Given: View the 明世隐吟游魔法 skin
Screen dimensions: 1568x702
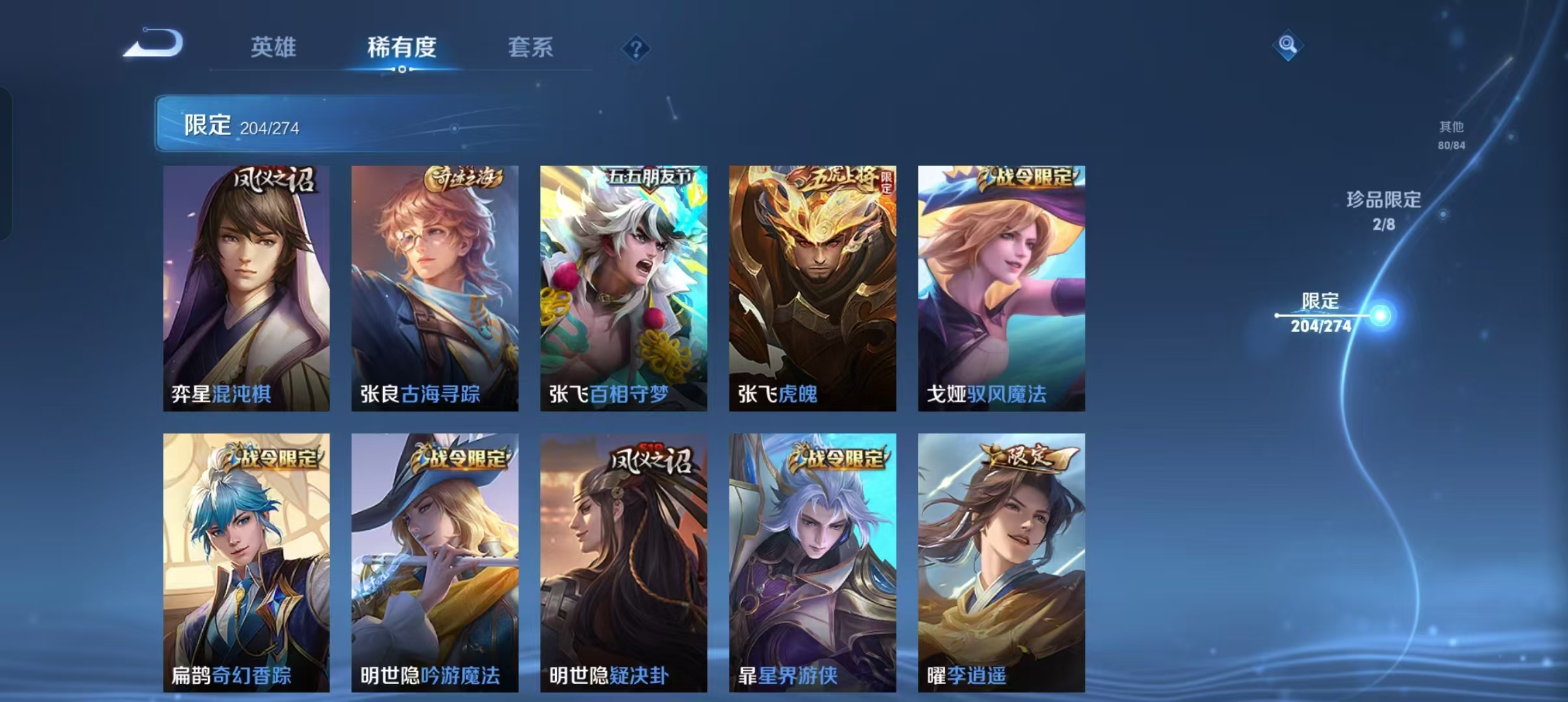Looking at the screenshot, I should pyautogui.click(x=434, y=559).
